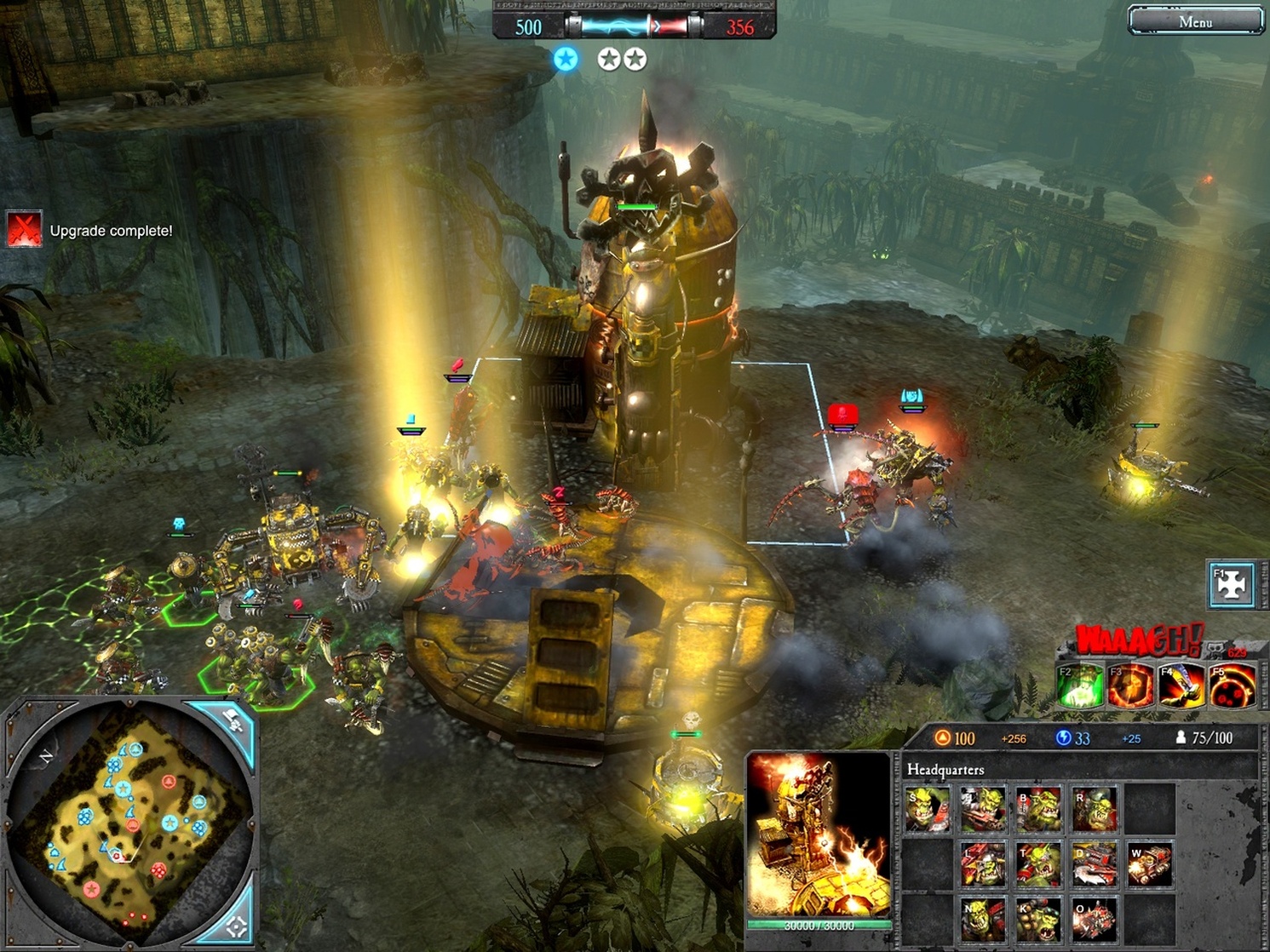This screenshot has height=952, width=1270.
Task: Build the vehicle marked D
Action: coord(1095,863)
